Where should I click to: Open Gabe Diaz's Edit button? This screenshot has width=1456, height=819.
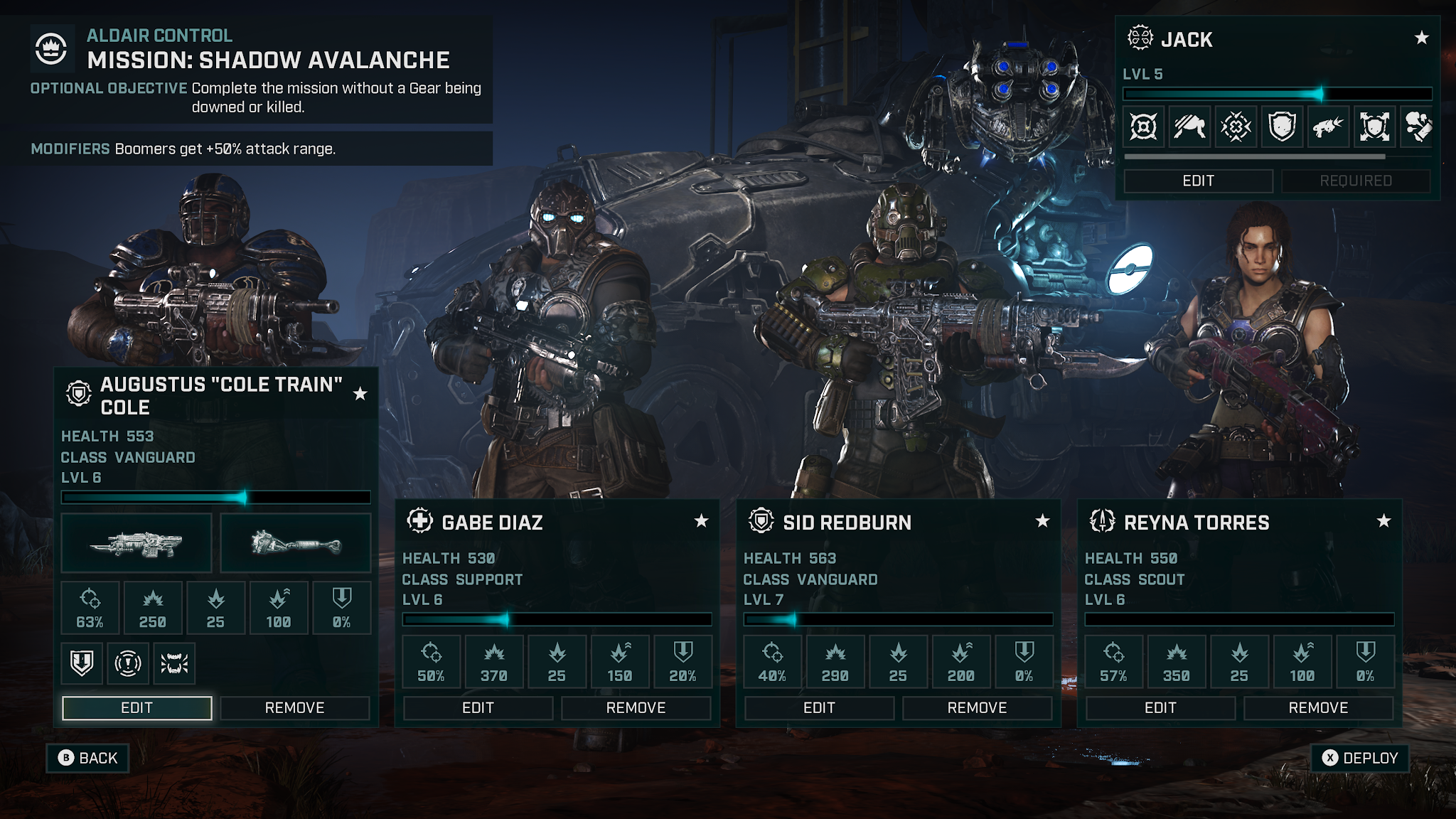pos(478,707)
